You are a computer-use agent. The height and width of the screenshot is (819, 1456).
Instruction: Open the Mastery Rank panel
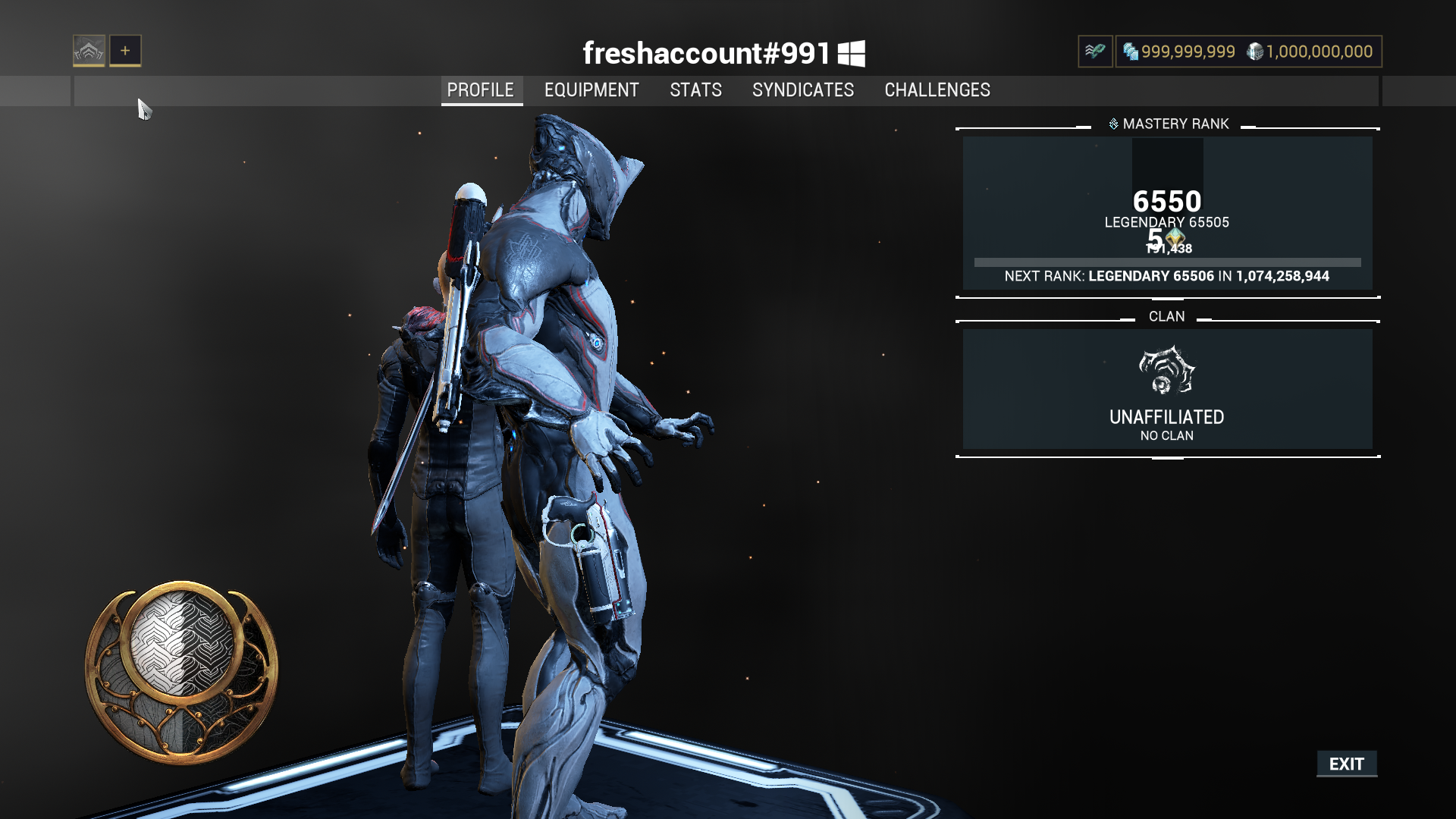[1167, 213]
